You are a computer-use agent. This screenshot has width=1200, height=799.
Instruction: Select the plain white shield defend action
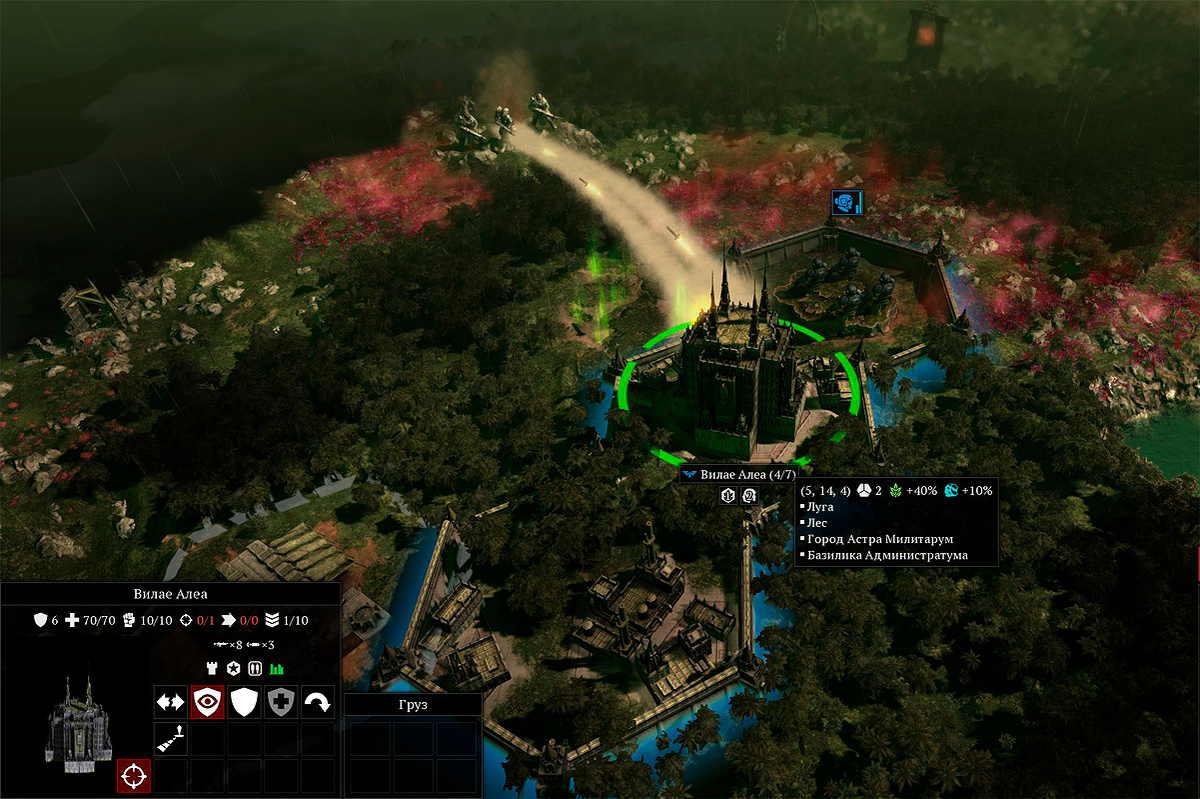tap(245, 702)
